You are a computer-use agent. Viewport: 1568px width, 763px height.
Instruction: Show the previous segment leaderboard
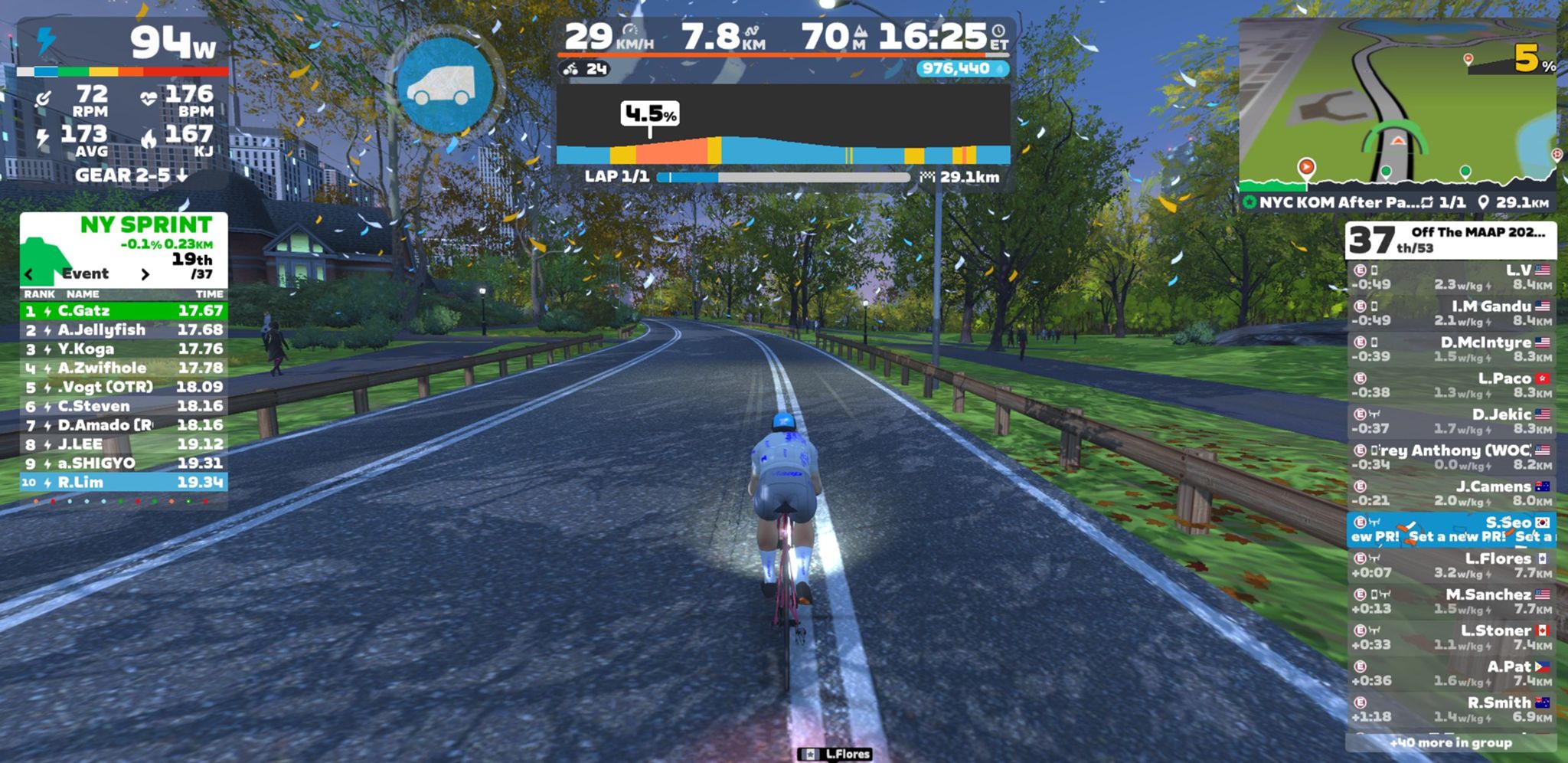pos(29,274)
